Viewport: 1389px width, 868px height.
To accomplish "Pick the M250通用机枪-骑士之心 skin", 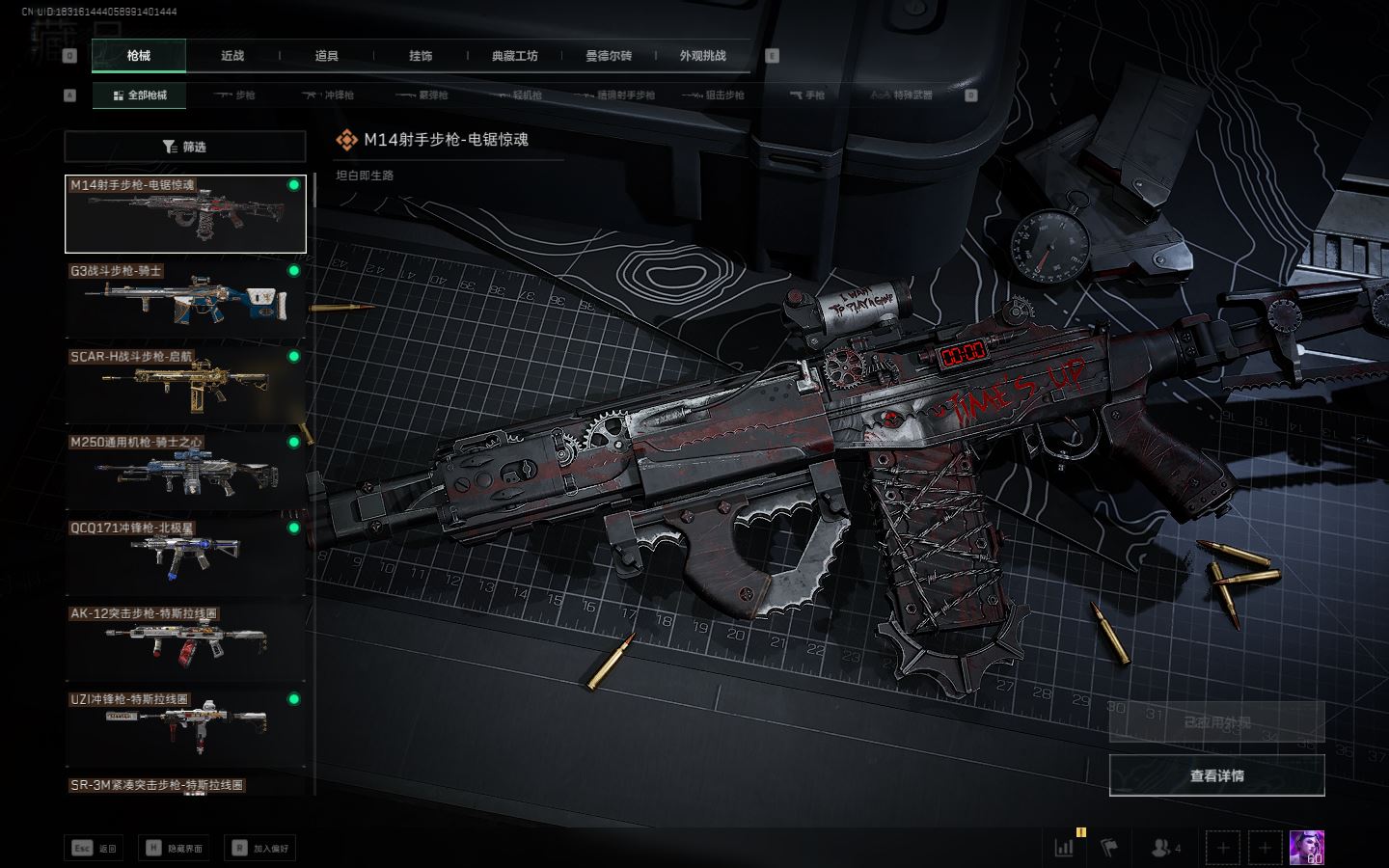I will [184, 471].
